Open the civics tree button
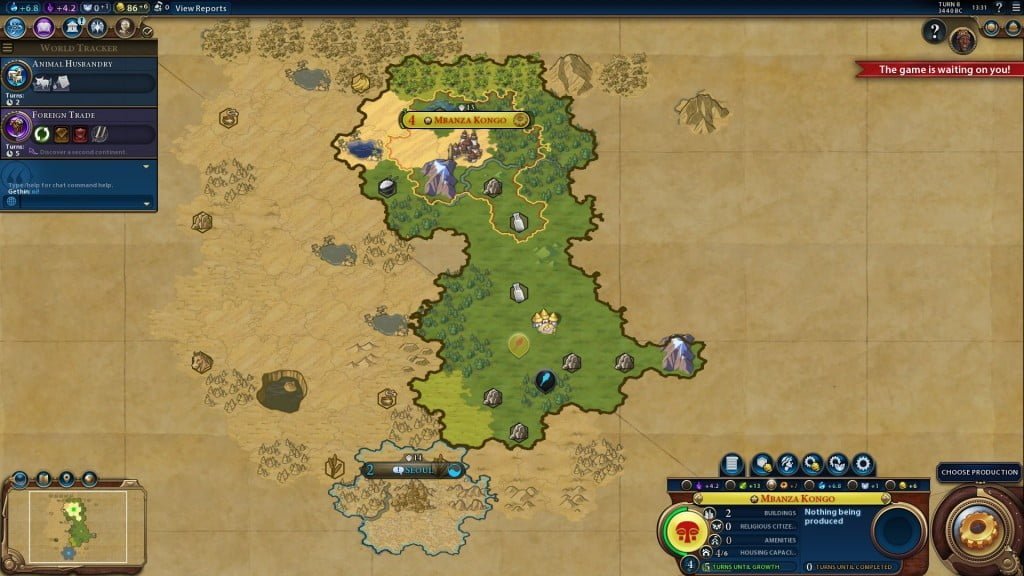The height and width of the screenshot is (576, 1024). (x=43, y=28)
